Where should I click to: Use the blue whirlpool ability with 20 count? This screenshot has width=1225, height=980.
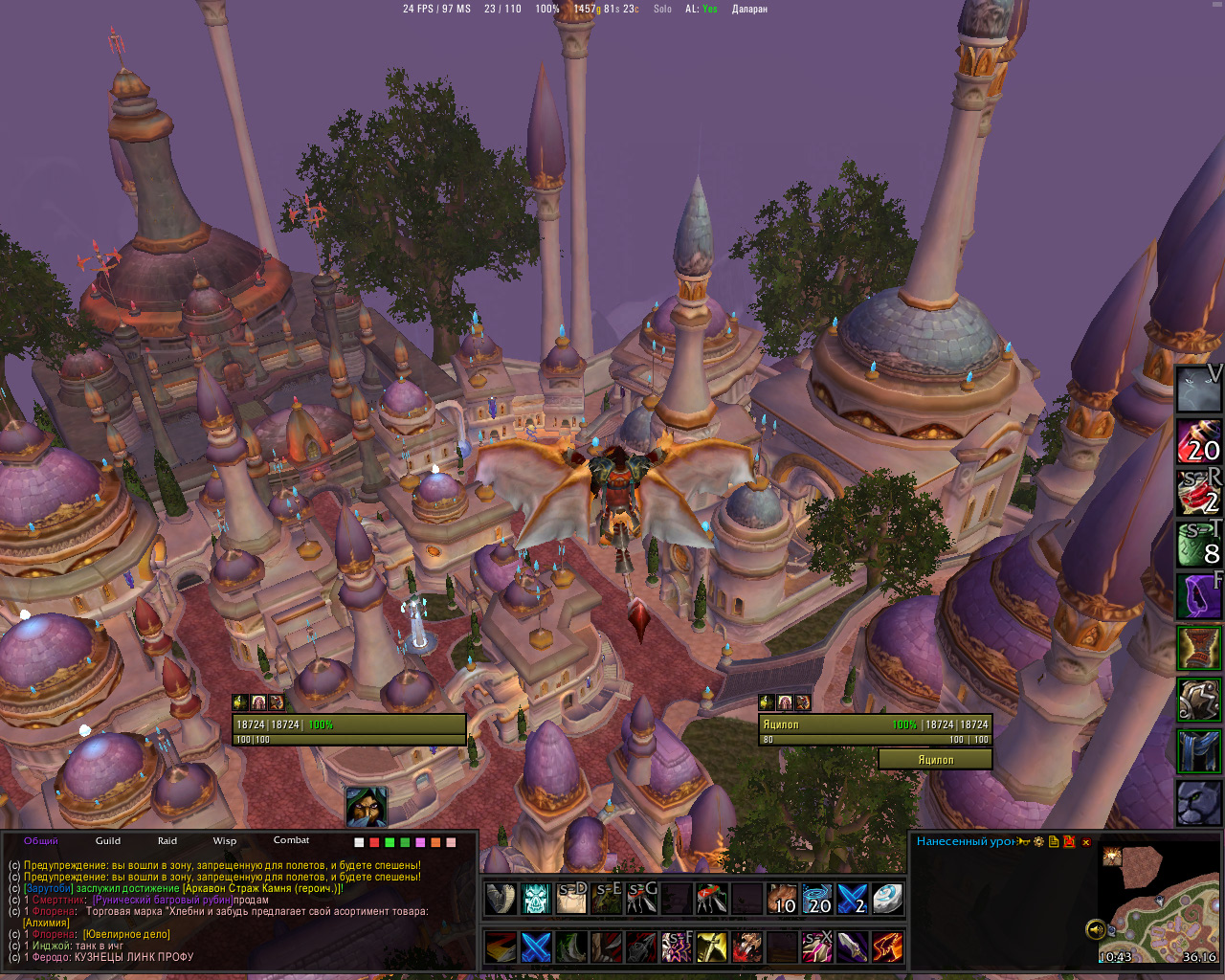click(x=816, y=899)
